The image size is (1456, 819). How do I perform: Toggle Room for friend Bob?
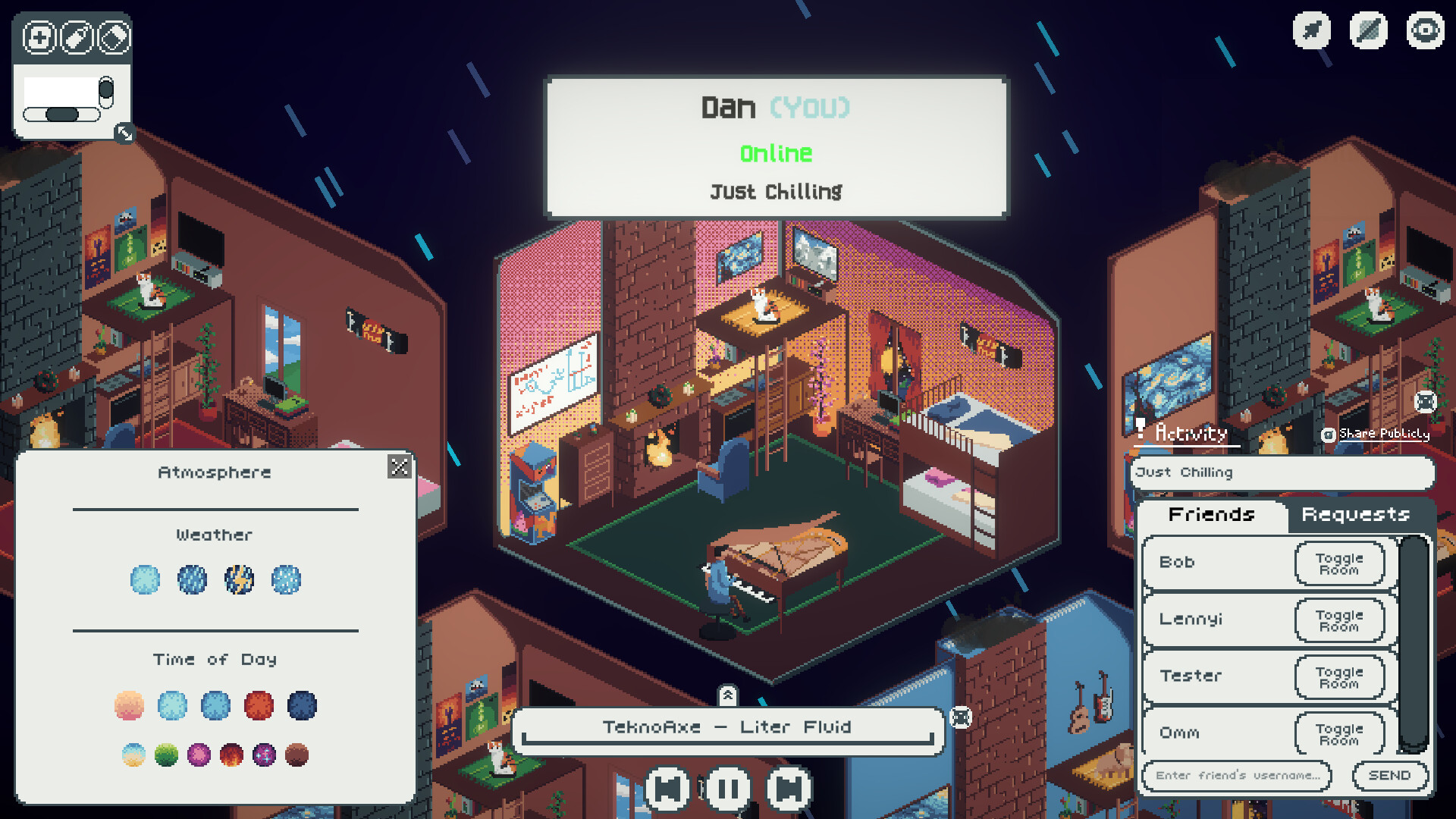[1339, 563]
